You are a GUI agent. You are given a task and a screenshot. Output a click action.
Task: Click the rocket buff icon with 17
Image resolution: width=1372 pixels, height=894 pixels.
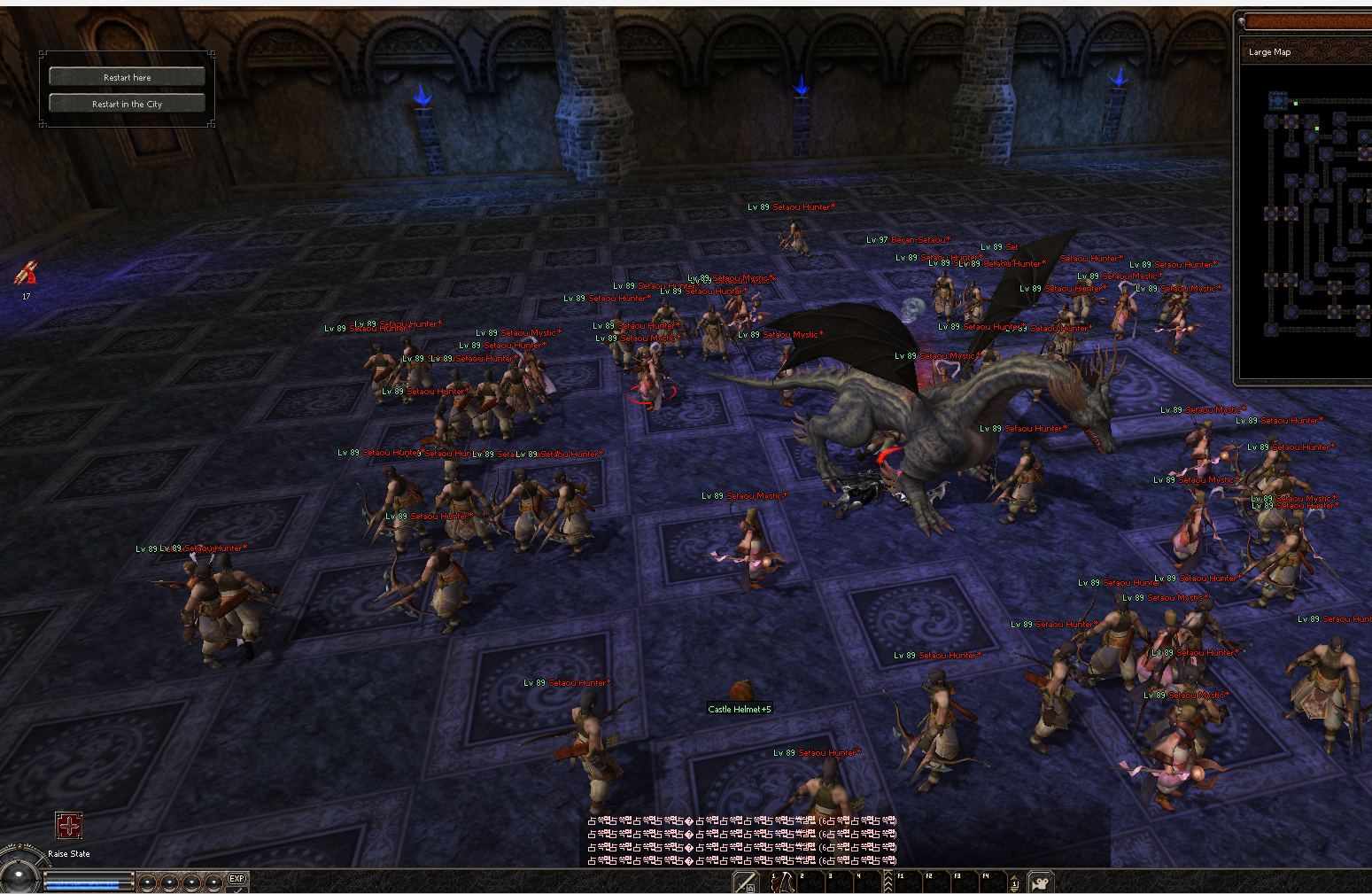pos(26,274)
